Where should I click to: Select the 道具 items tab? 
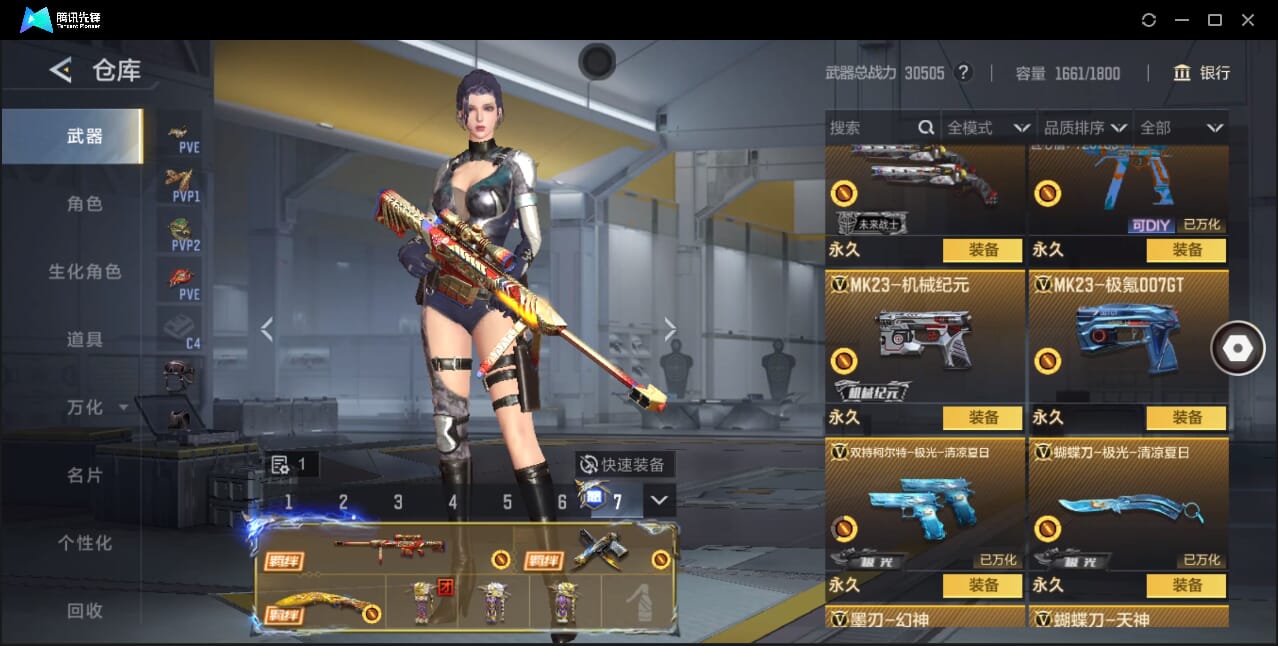pyautogui.click(x=85, y=340)
